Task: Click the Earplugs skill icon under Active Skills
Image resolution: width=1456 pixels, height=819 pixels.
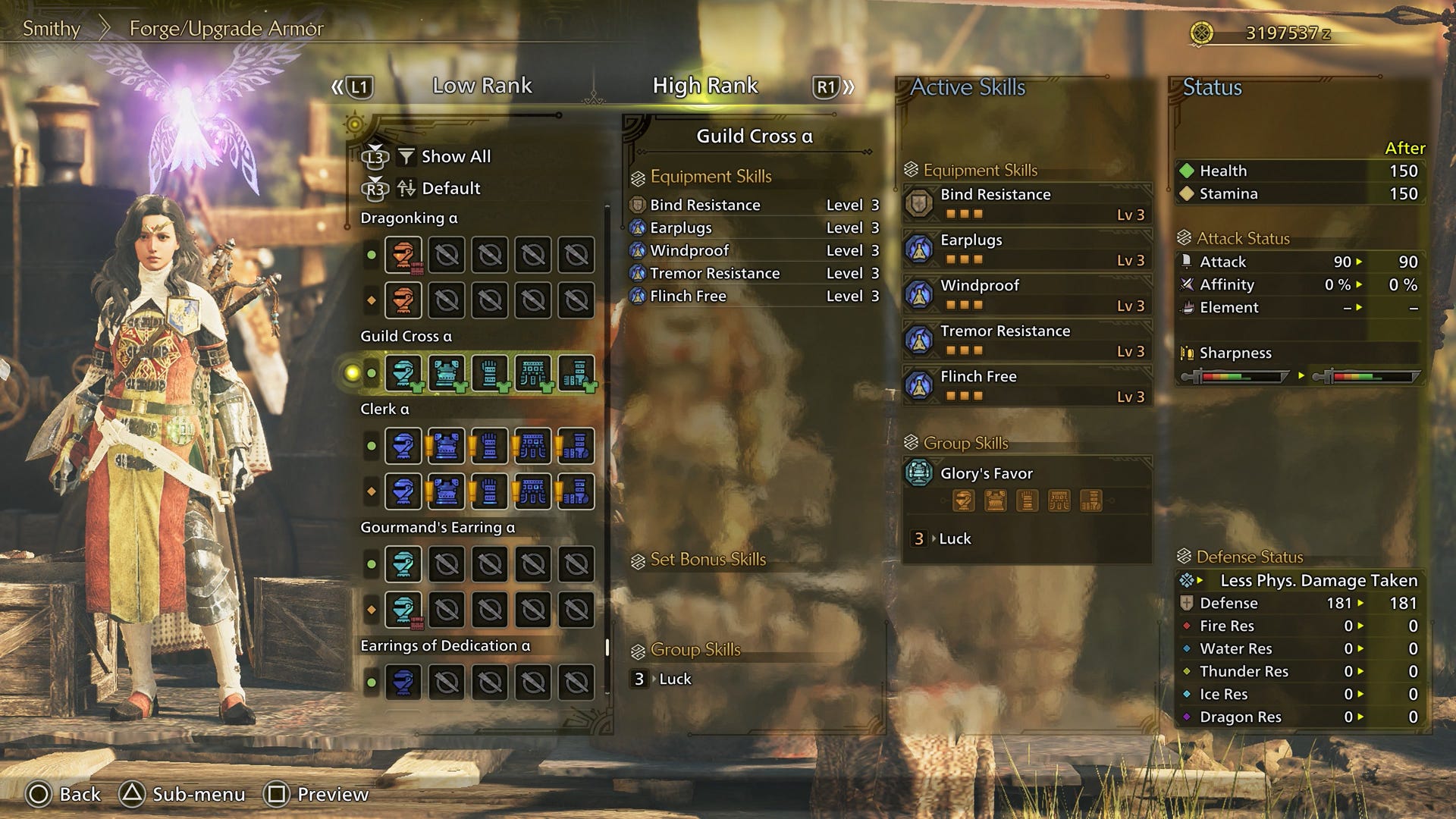Action: tap(920, 249)
